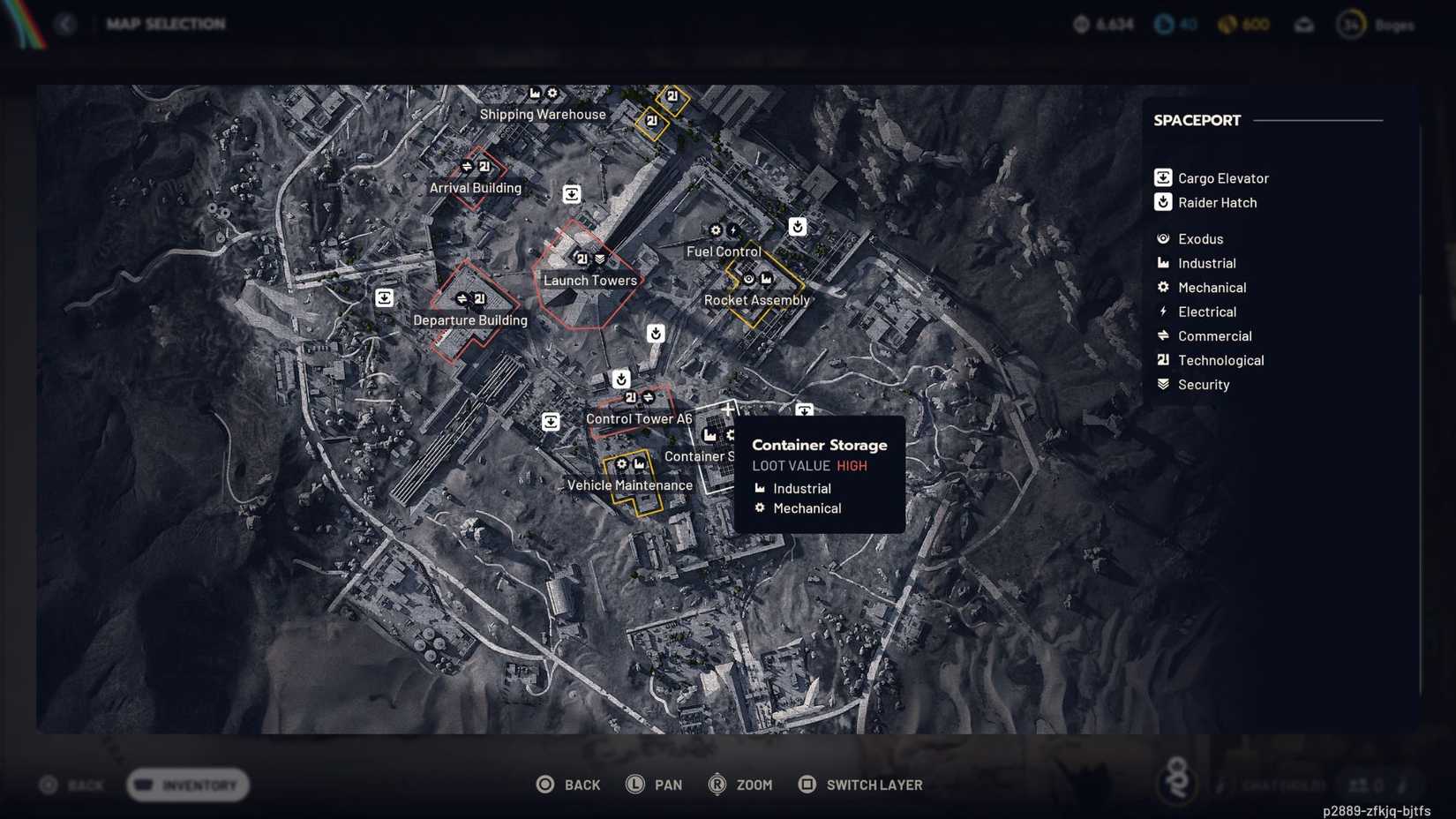Open the Inventory menu at bottom left
Viewport: 1456px width, 819px height.
click(x=187, y=785)
